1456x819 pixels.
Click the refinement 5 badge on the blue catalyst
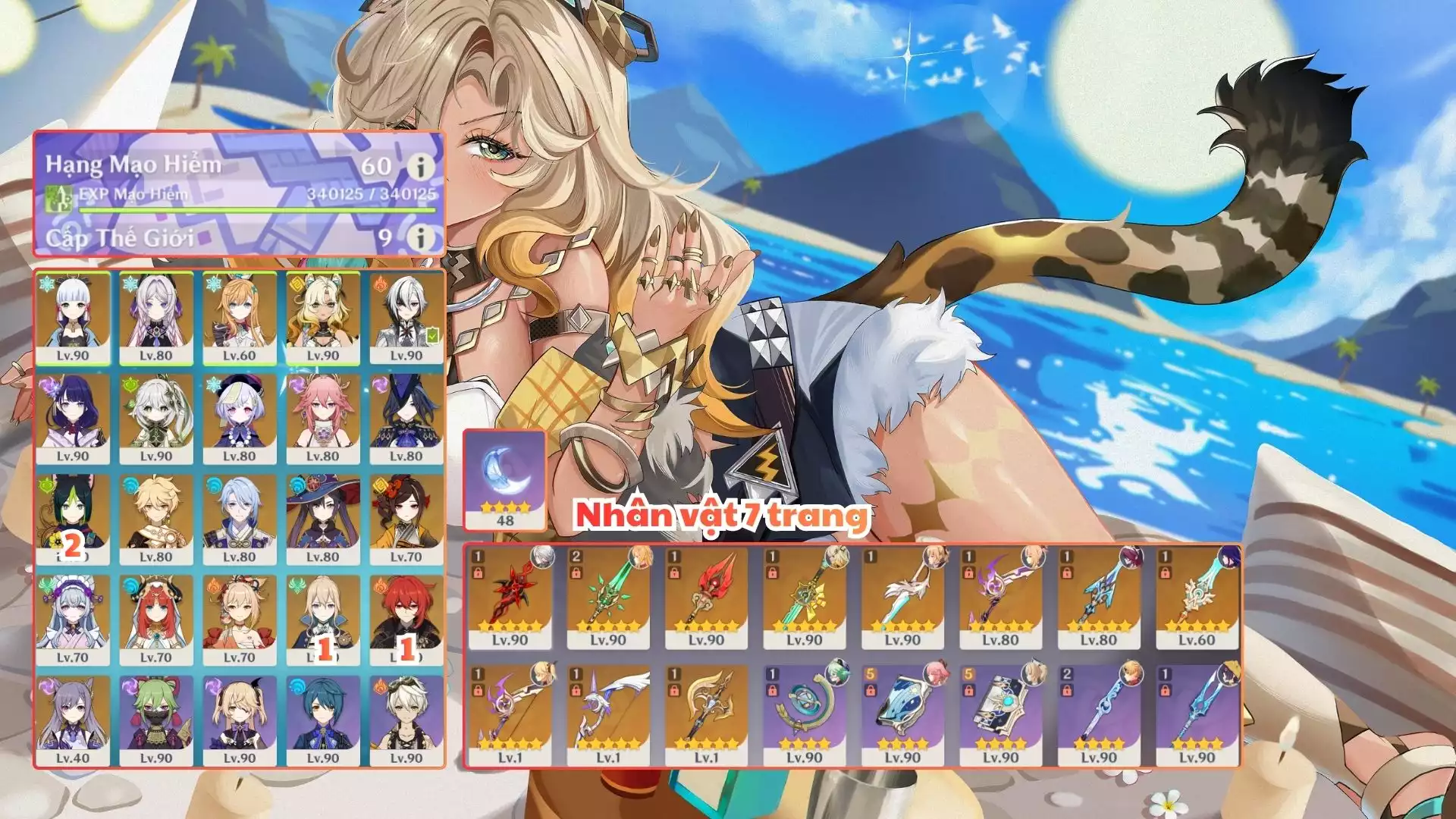click(869, 674)
